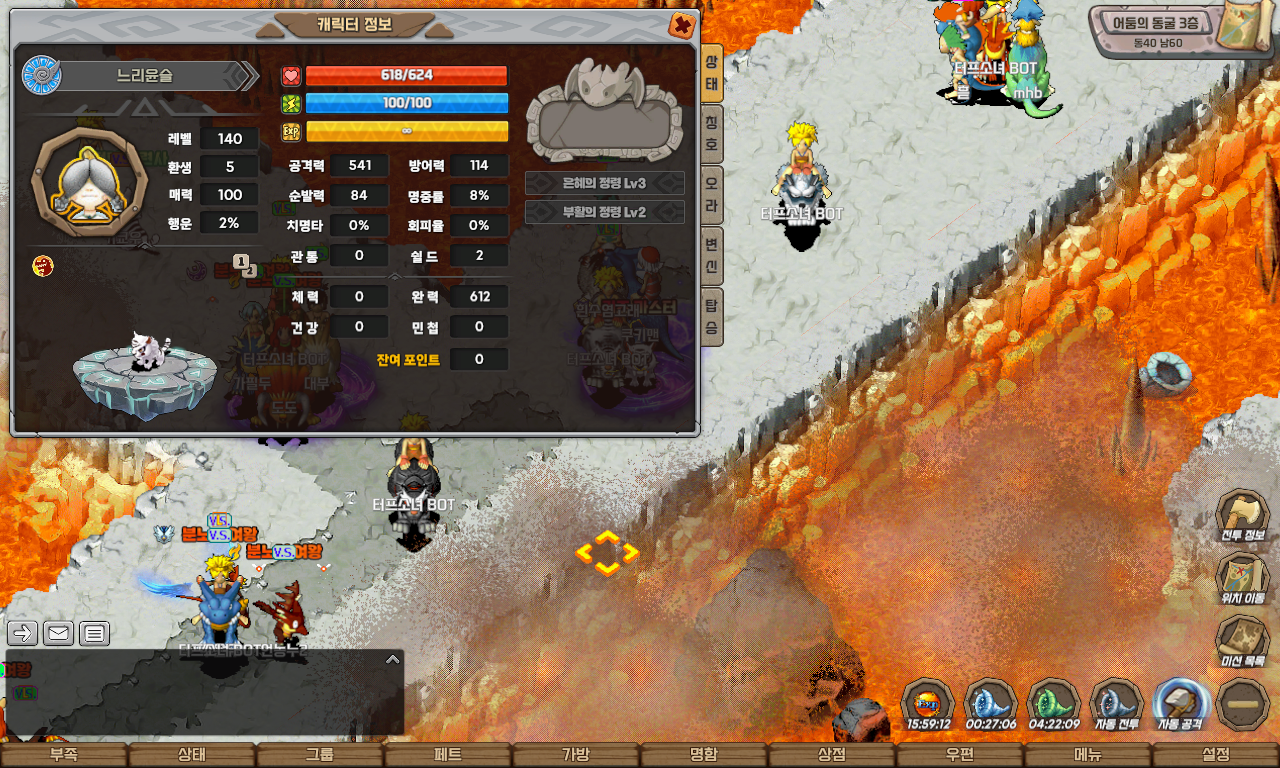Toggle the 자동 전투 auto battle icon

1117,703
